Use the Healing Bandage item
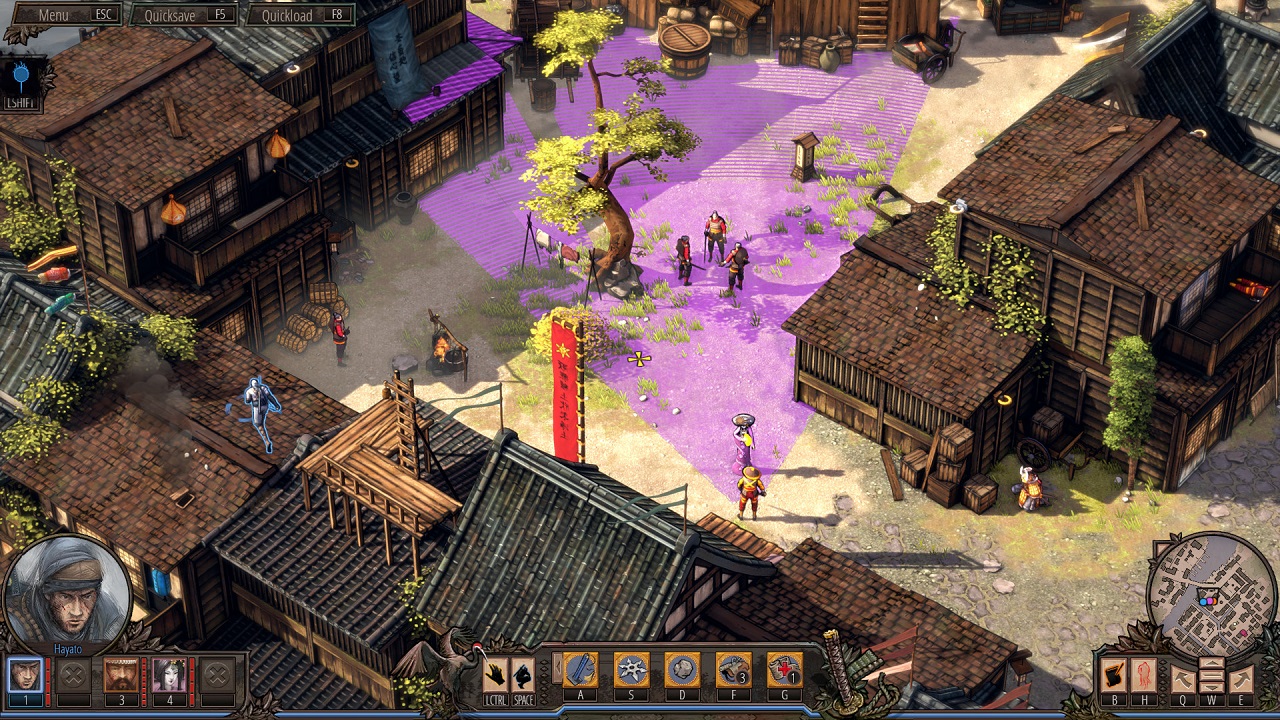1280x720 pixels. pos(787,670)
